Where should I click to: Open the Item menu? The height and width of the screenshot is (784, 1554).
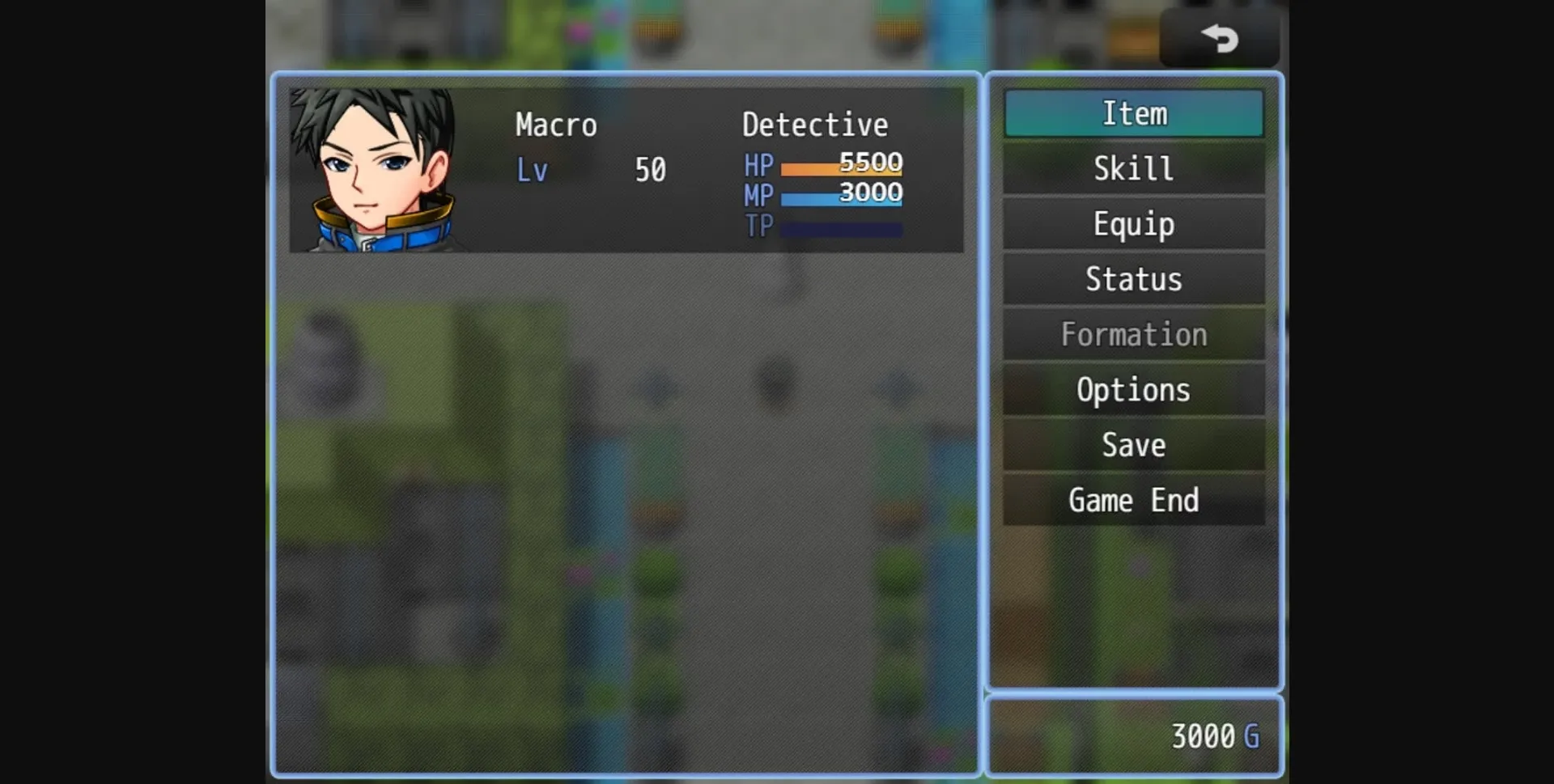(1133, 113)
